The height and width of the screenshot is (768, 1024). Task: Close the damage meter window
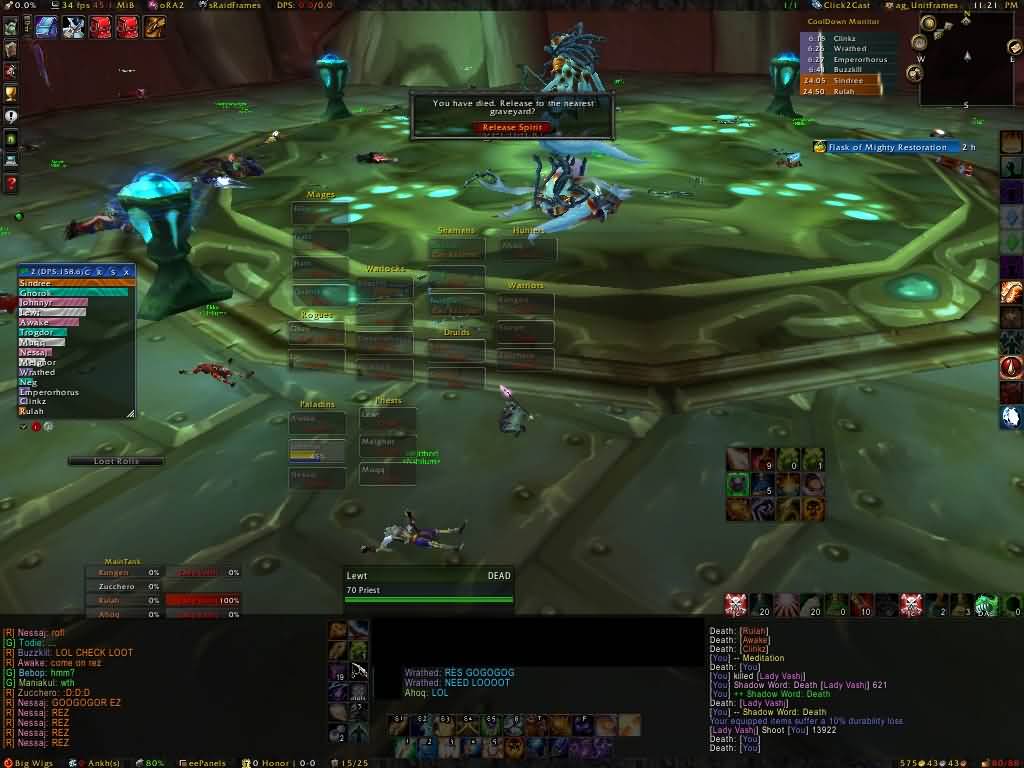tap(126, 271)
